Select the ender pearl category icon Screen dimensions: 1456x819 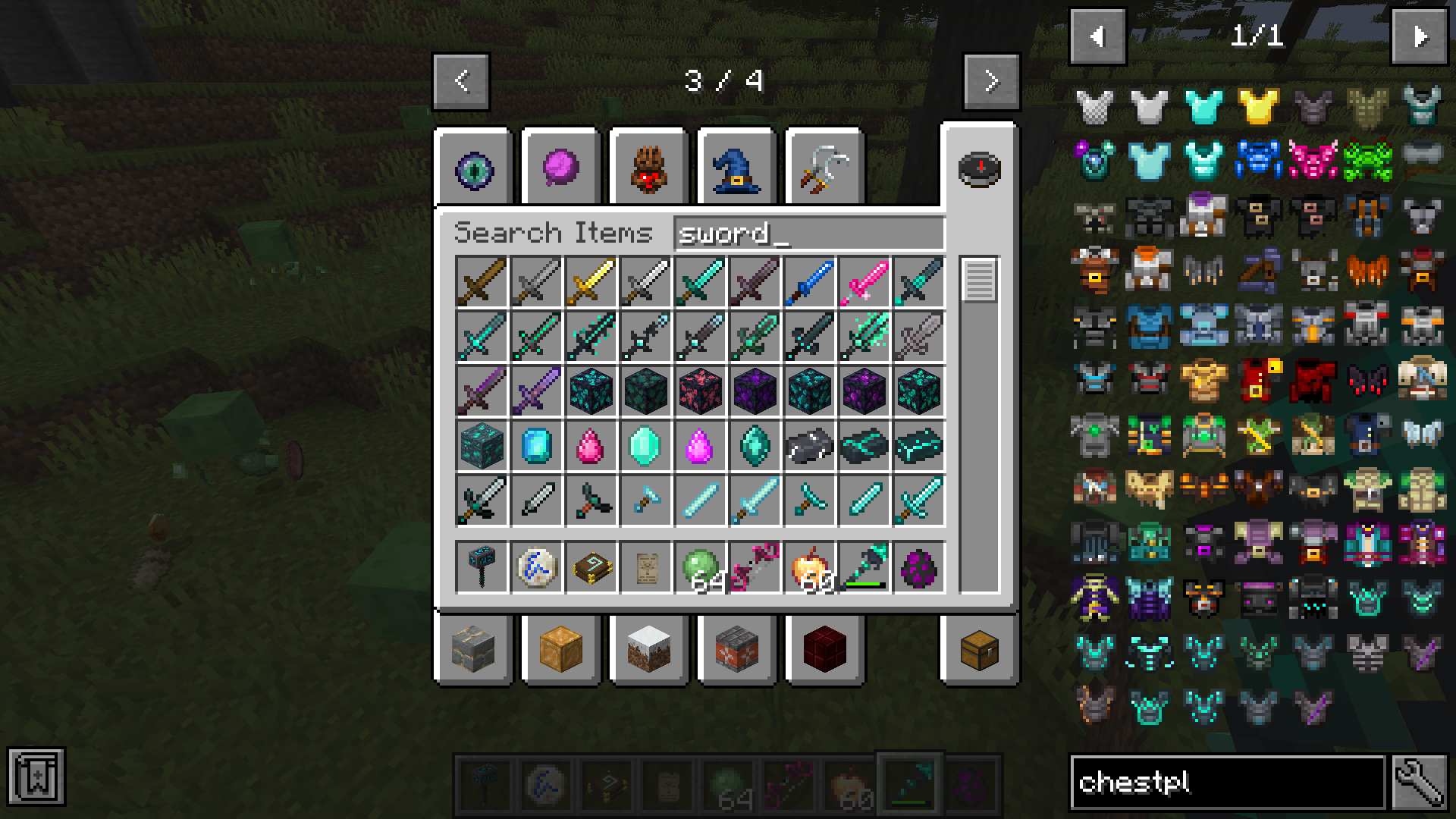tap(560, 168)
